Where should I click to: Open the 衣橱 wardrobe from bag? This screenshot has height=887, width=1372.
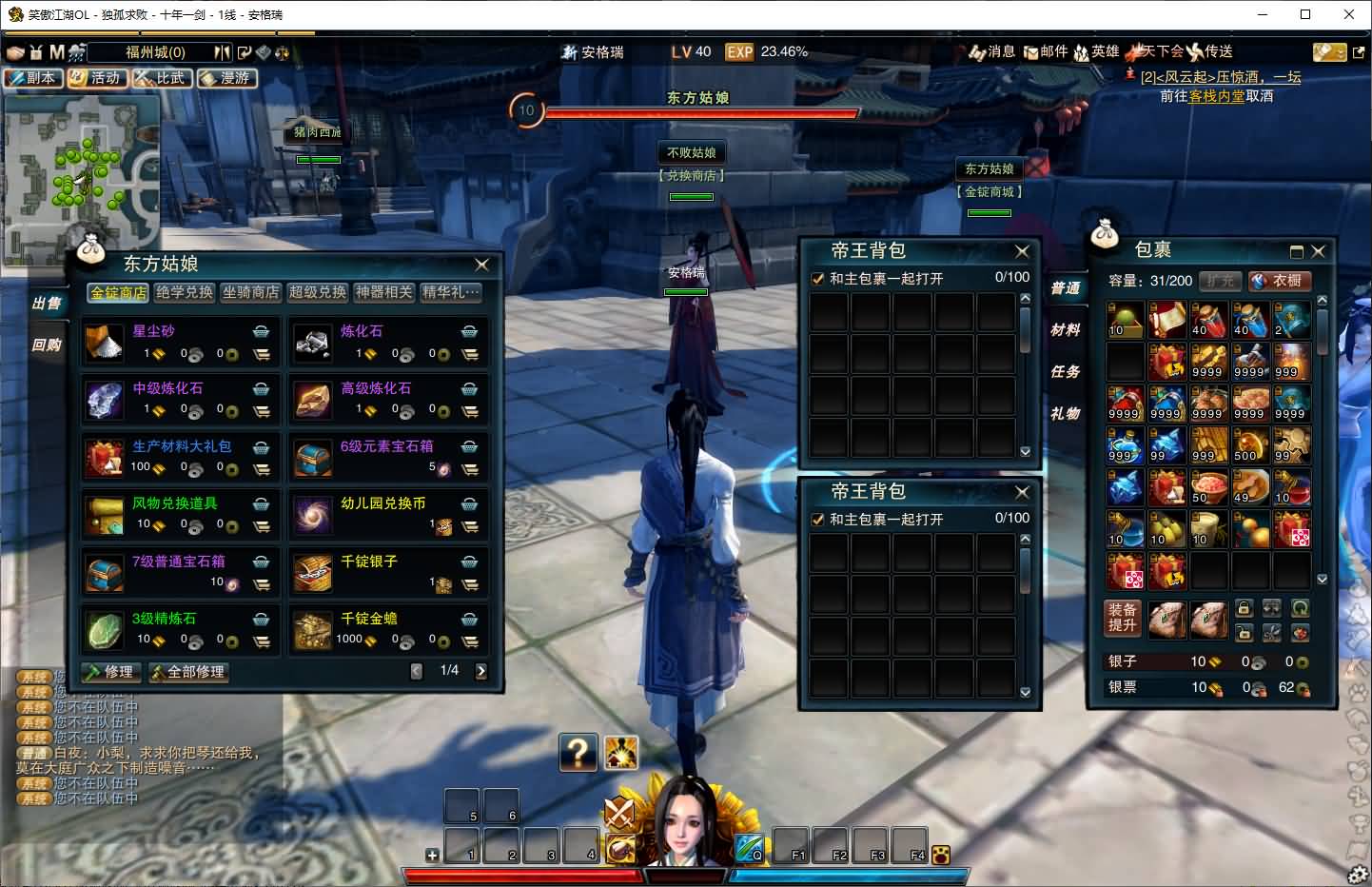(x=1279, y=281)
